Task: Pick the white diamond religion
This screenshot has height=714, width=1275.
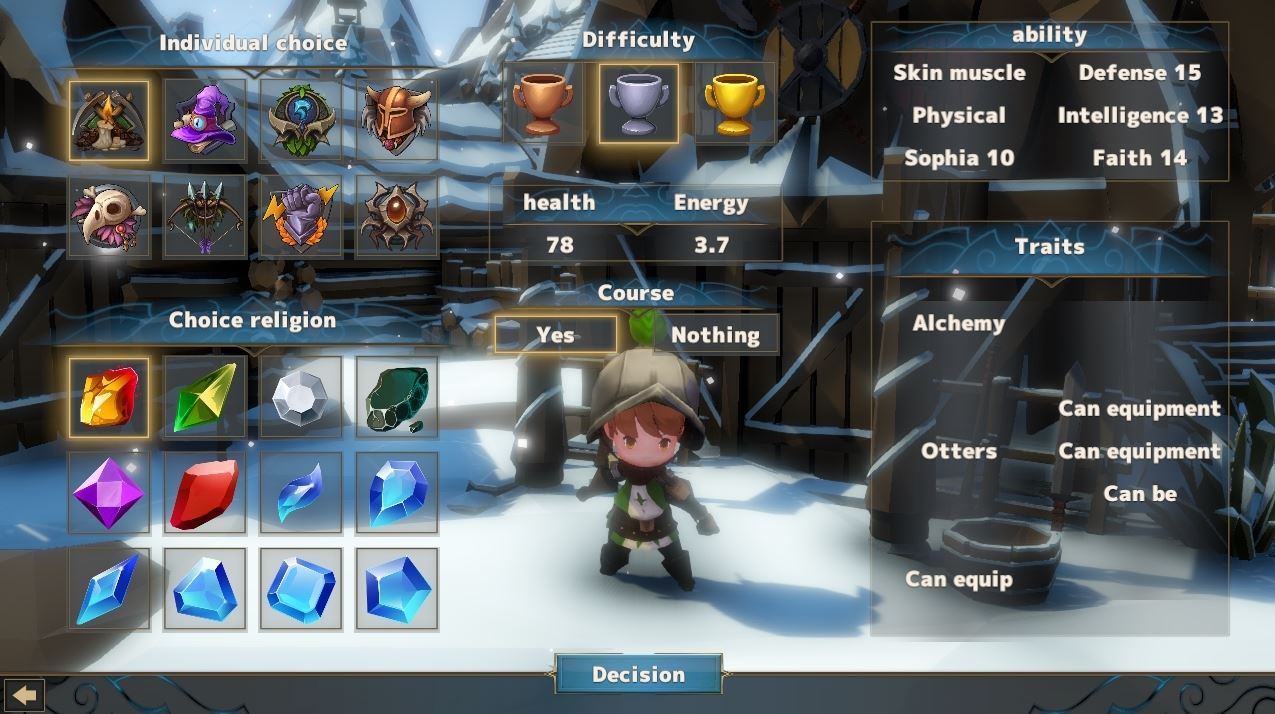Action: point(301,398)
